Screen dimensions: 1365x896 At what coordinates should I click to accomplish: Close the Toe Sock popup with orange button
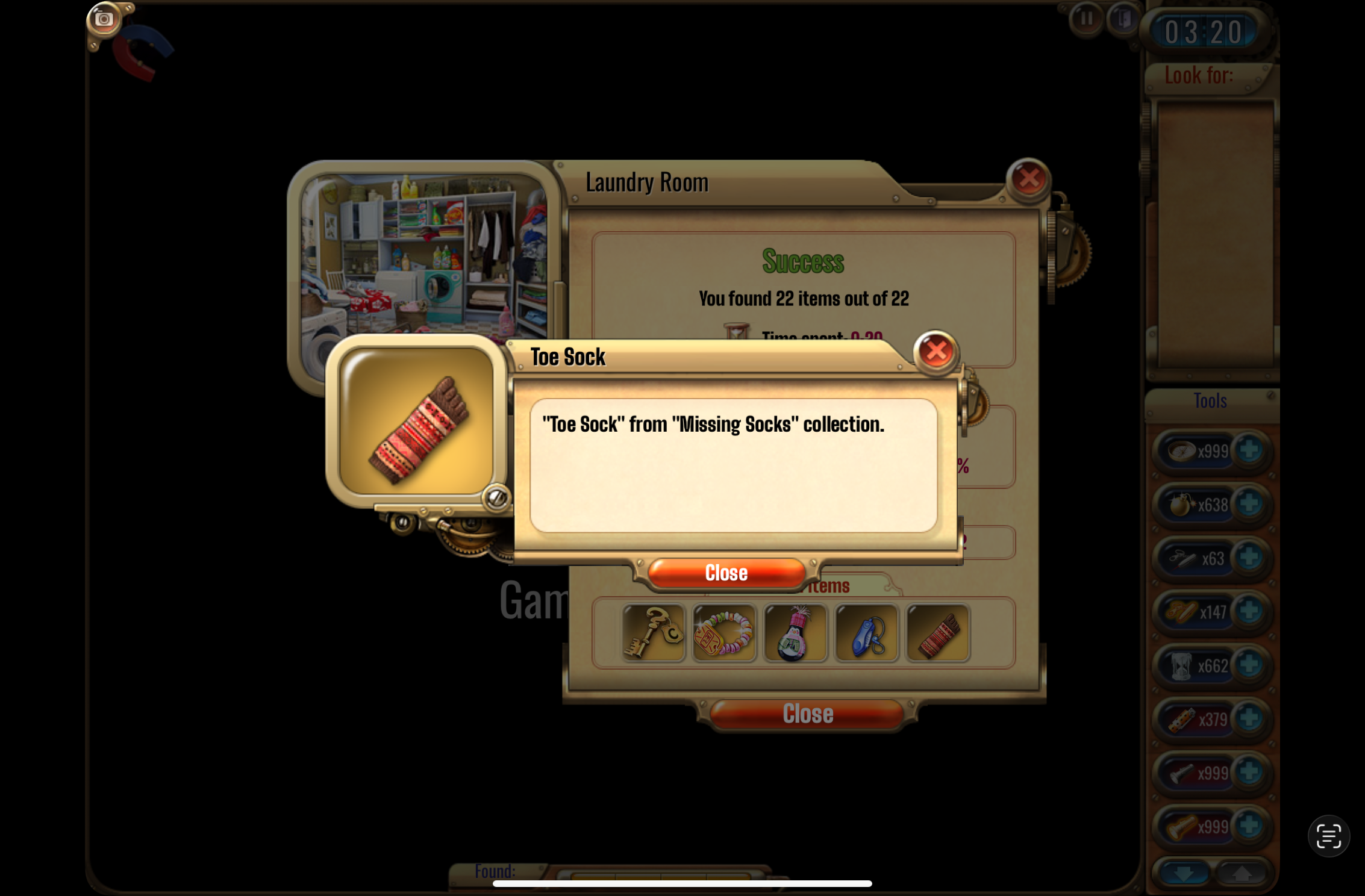click(726, 573)
